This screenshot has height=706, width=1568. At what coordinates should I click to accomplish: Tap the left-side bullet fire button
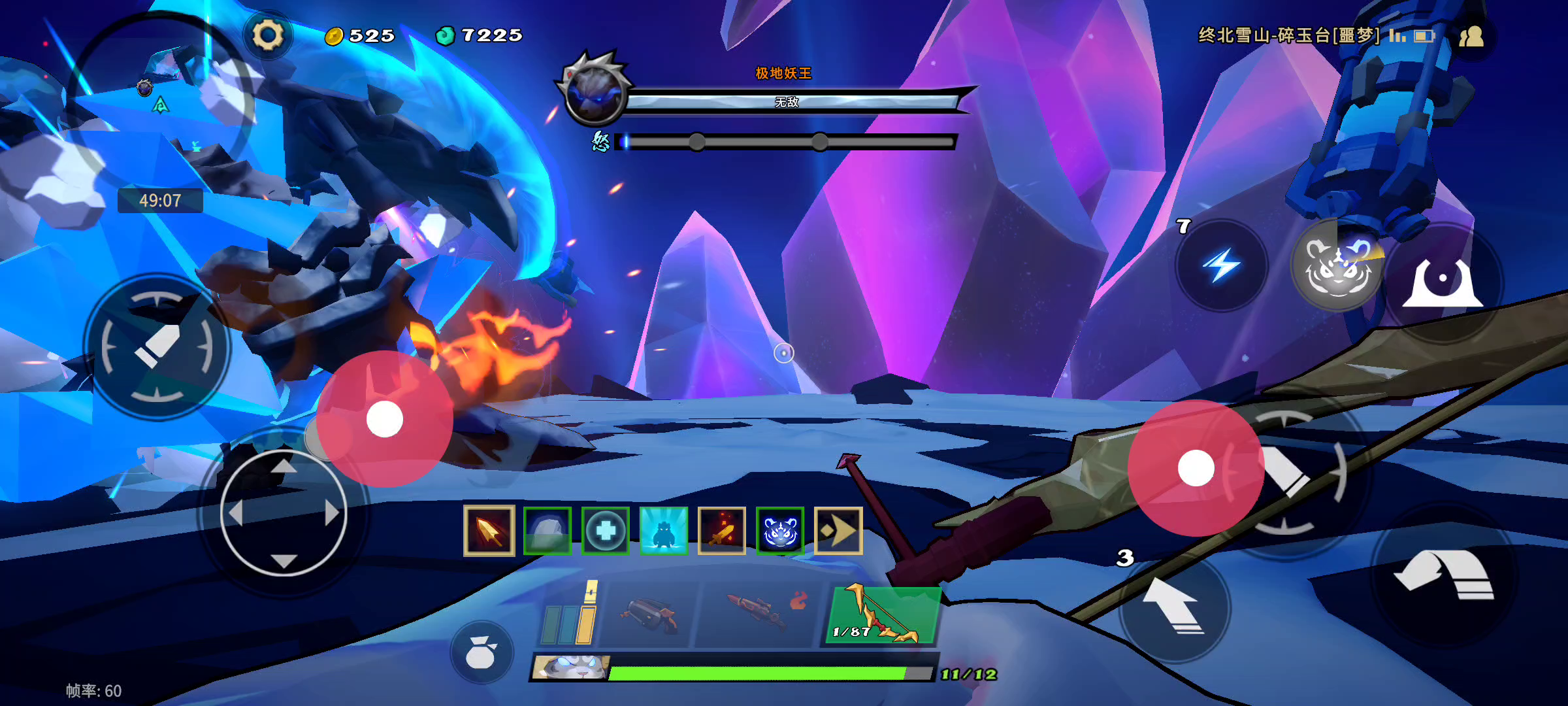click(x=157, y=346)
